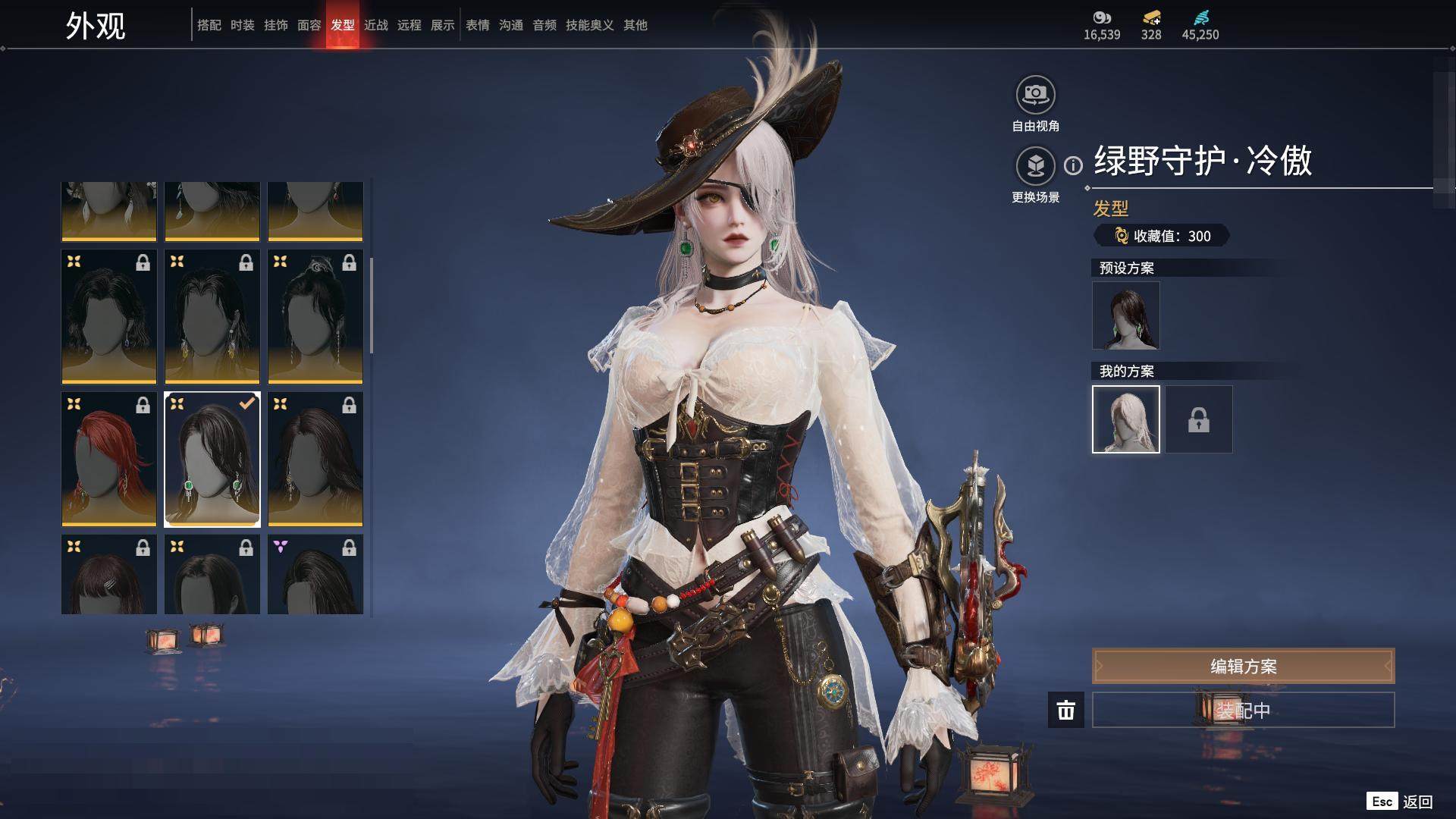Open the 时装 outfit tab
1456x819 pixels.
coord(242,25)
